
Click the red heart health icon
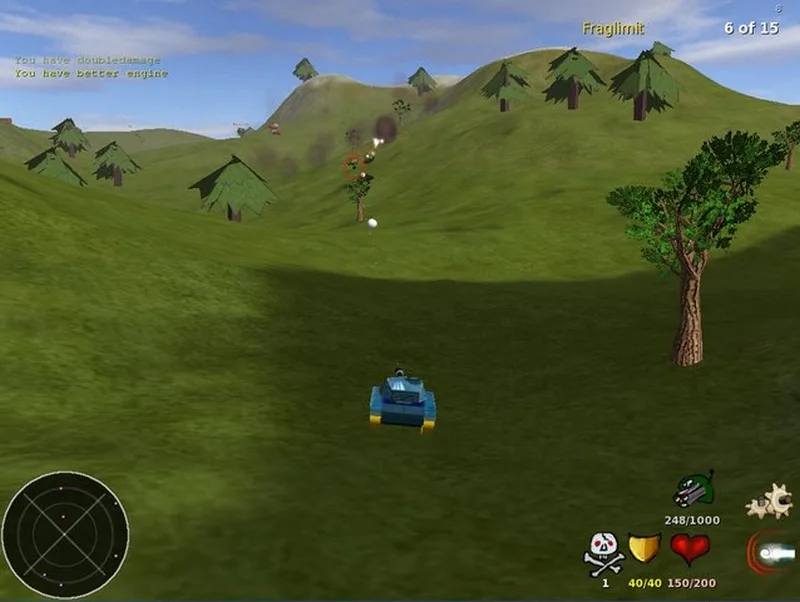689,549
